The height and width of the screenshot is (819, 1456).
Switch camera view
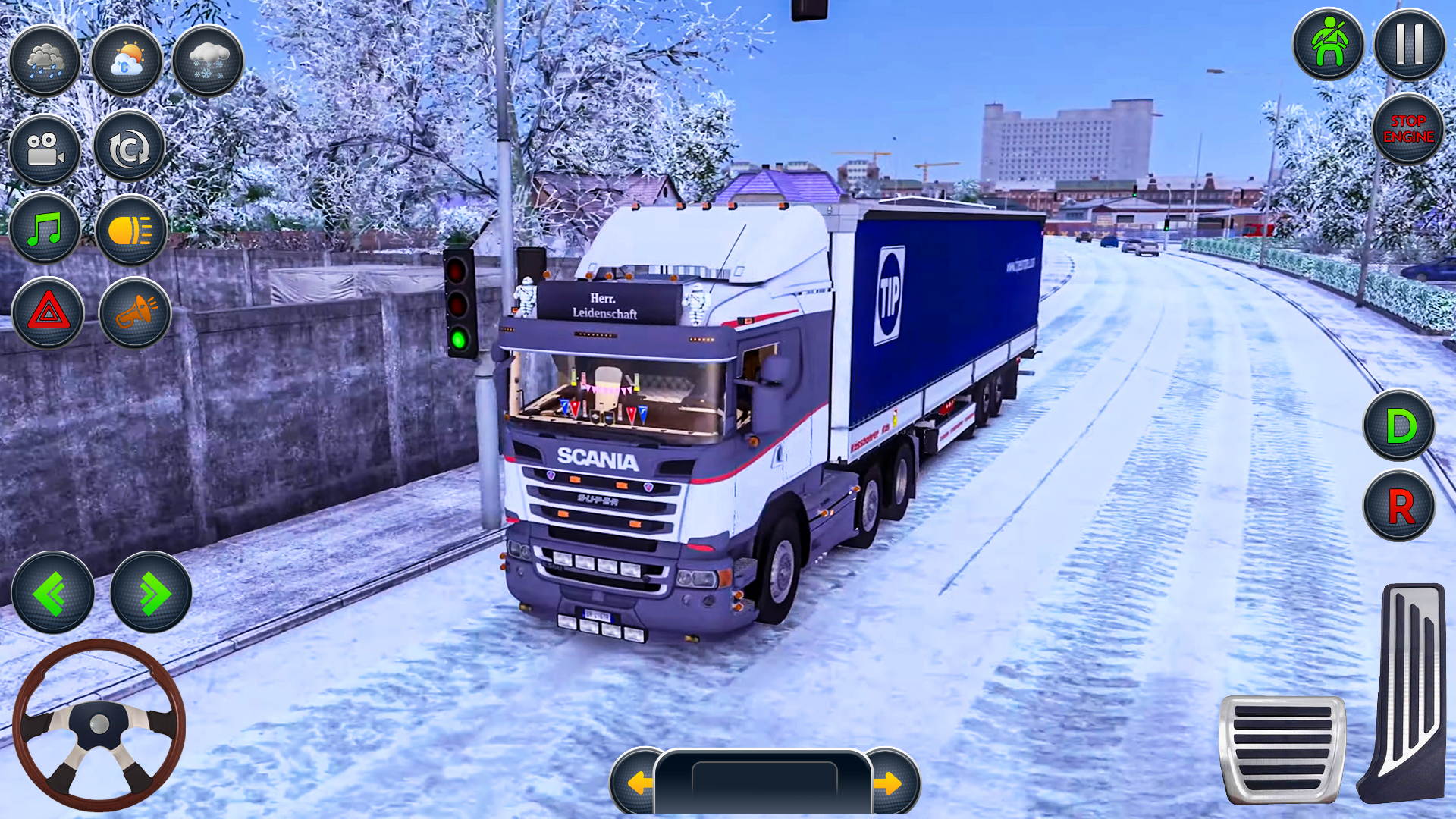[44, 149]
